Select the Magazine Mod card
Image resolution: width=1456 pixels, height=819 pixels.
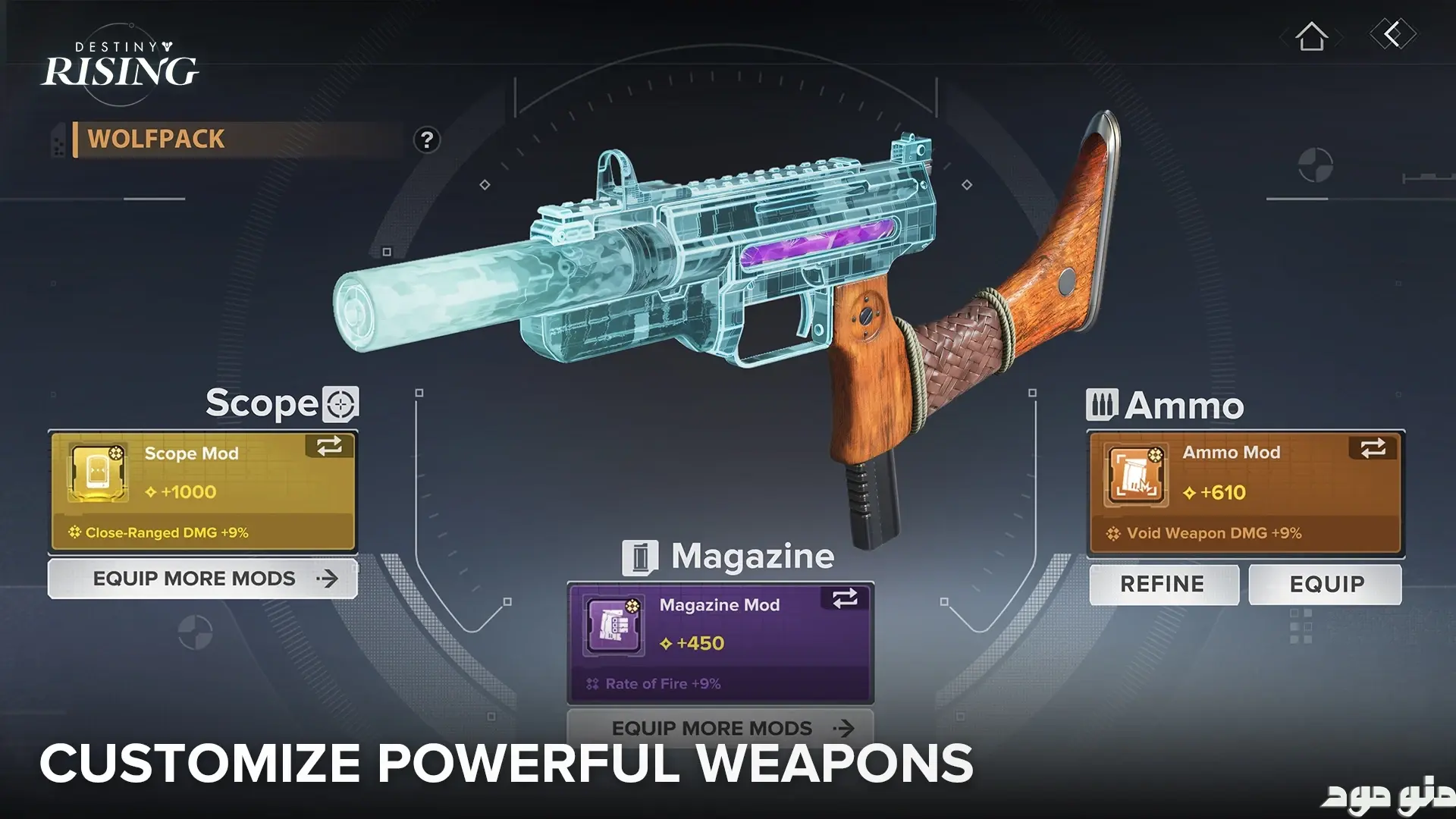(720, 643)
